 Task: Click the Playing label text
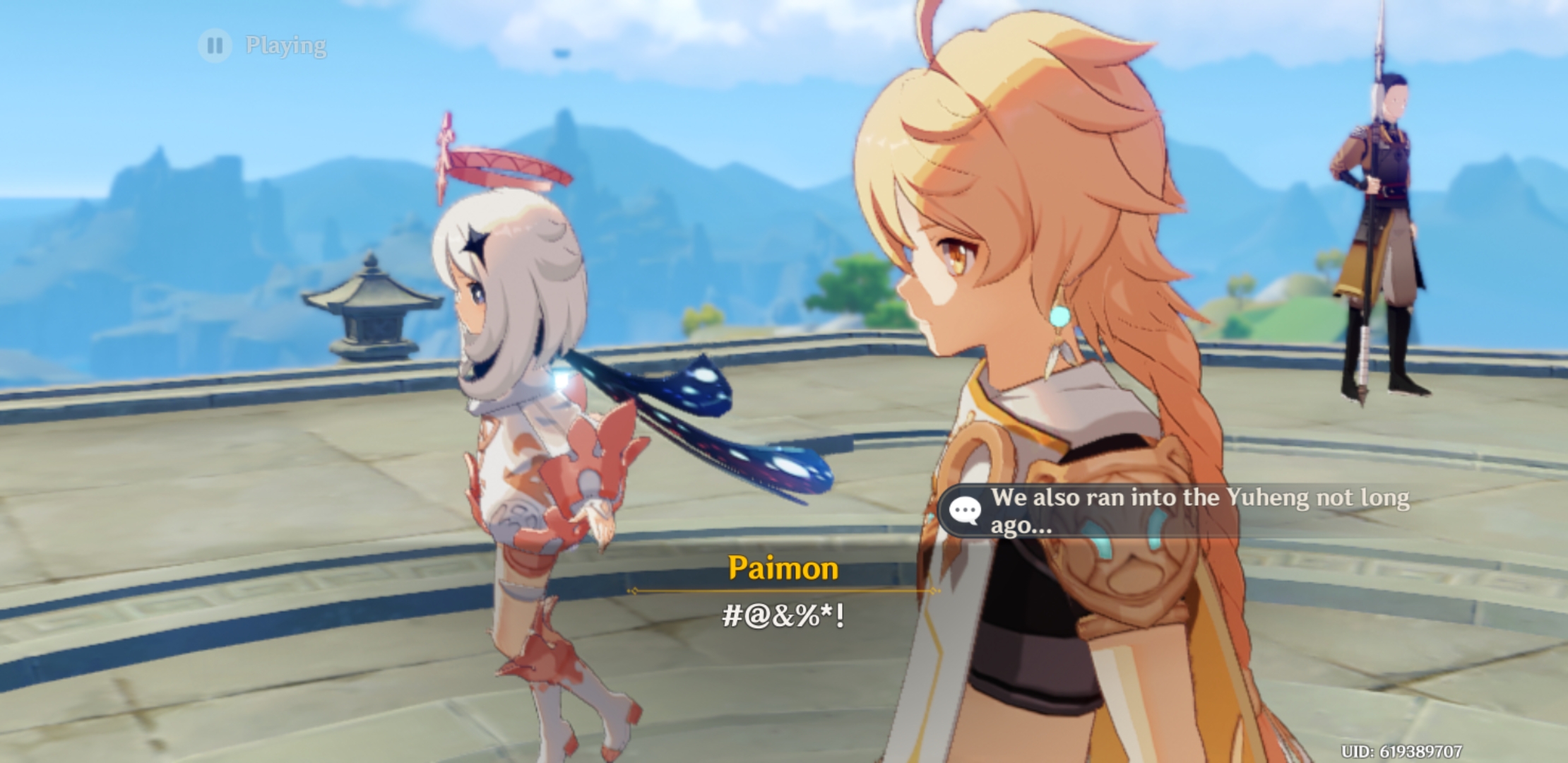[285, 46]
